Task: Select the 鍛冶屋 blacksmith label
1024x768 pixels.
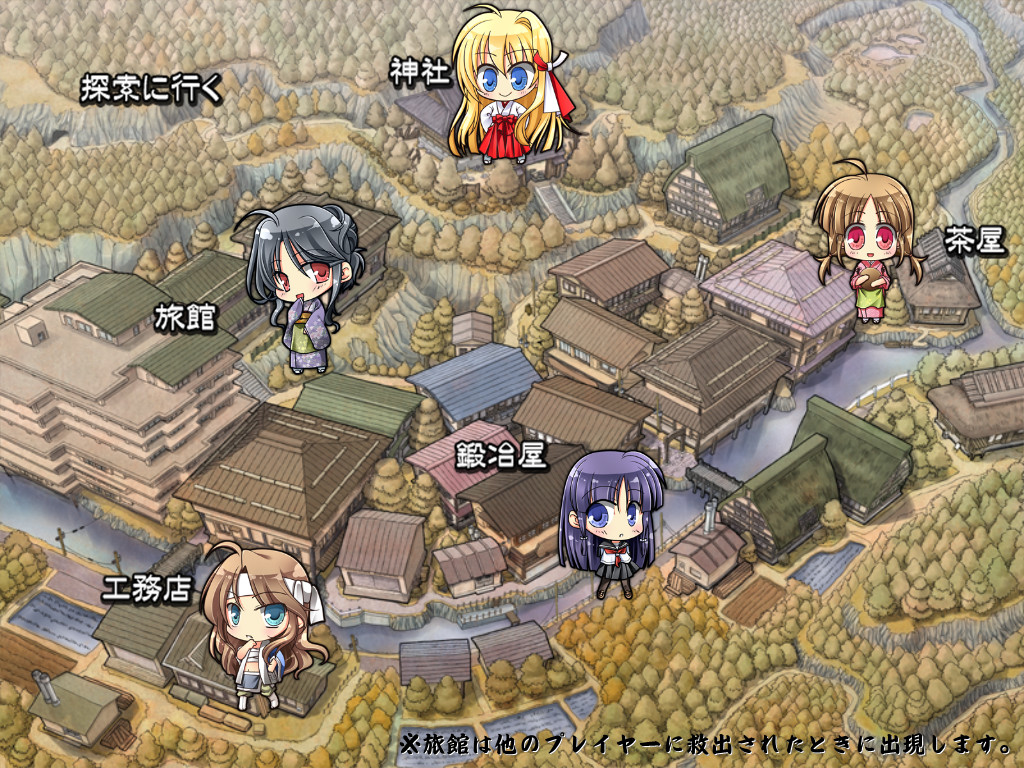Action: [x=499, y=456]
